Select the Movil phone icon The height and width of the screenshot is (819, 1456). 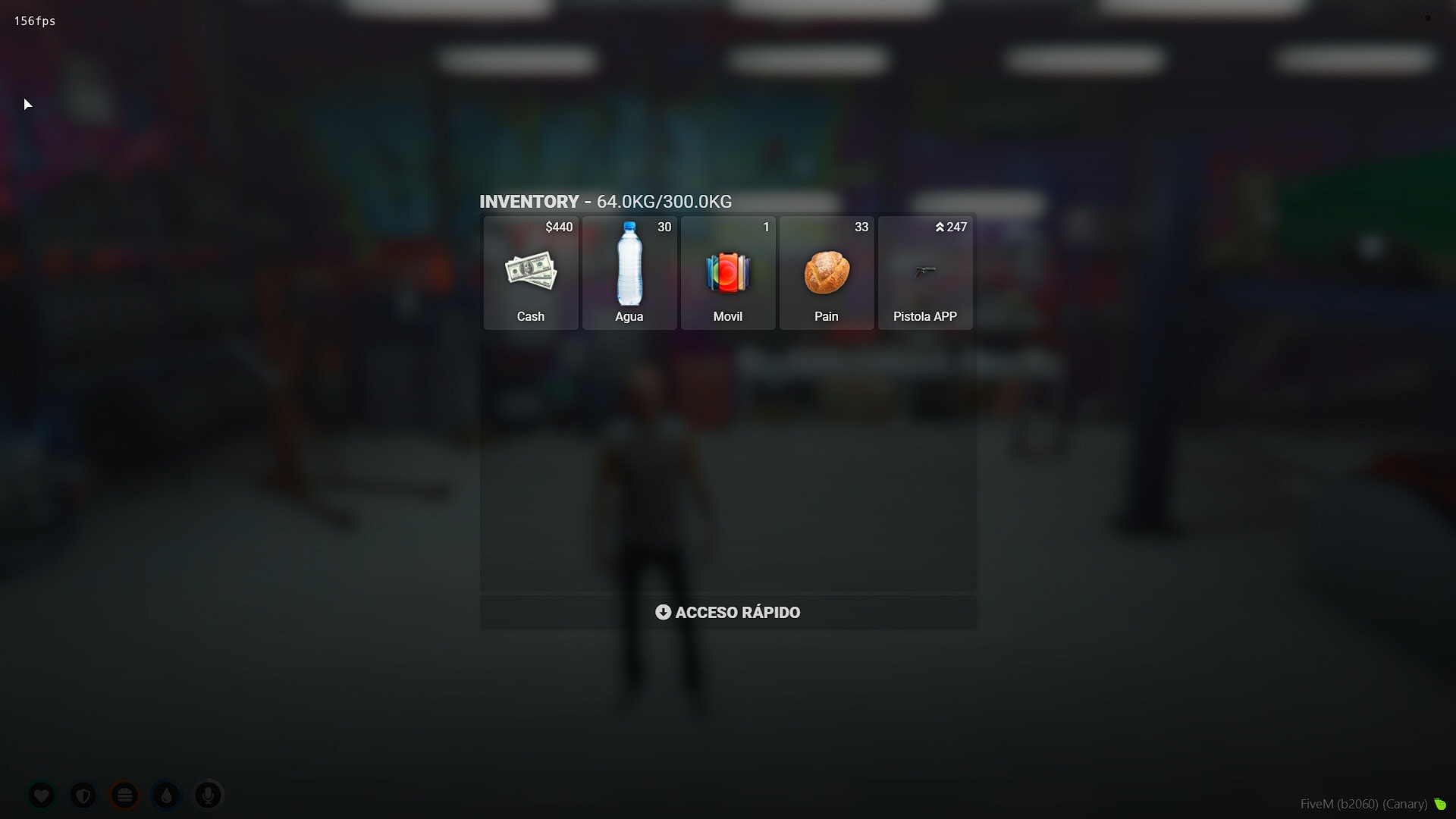[727, 273]
